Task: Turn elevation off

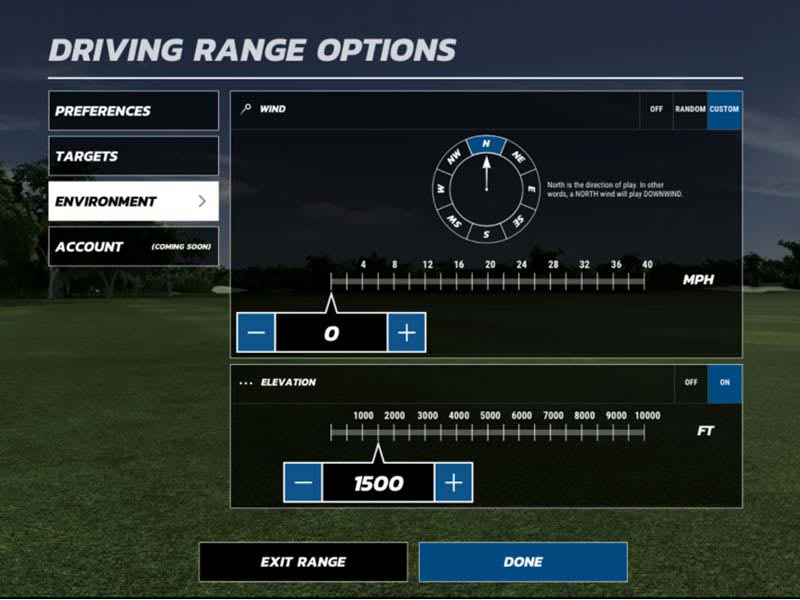Action: click(x=690, y=383)
